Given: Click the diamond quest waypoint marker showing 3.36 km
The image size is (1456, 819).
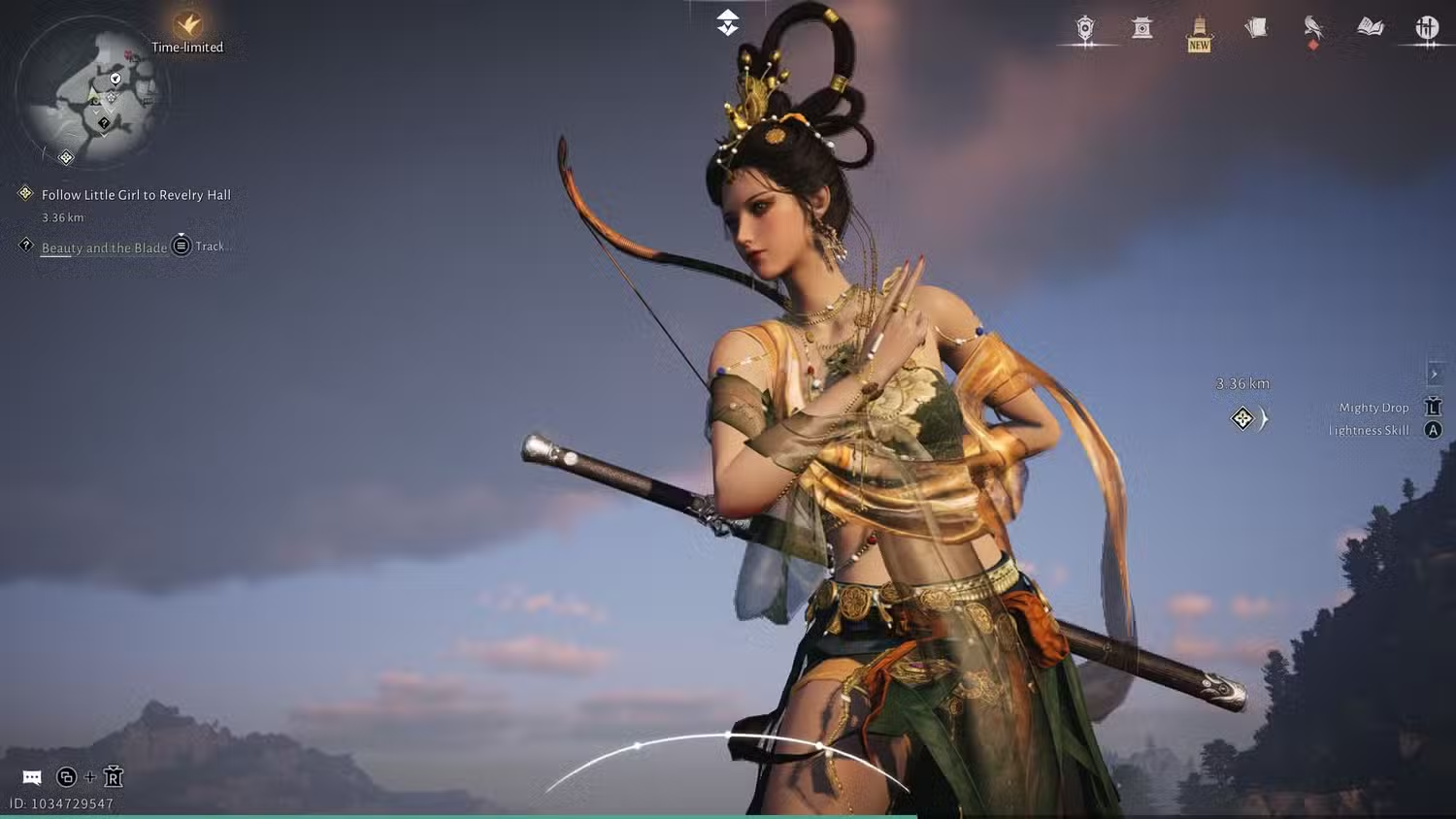Looking at the screenshot, I should click(x=1242, y=418).
